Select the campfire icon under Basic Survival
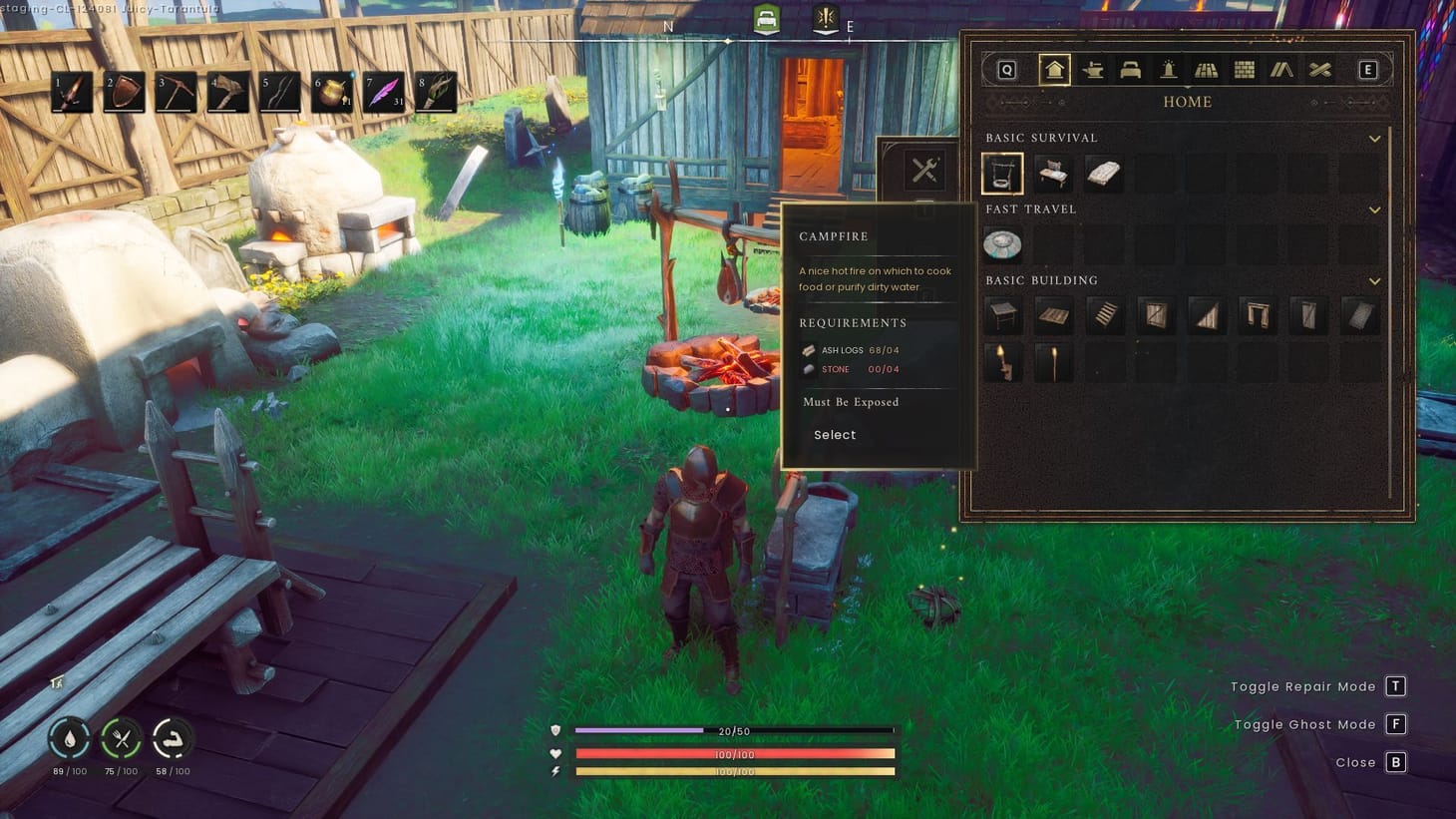The height and width of the screenshot is (819, 1456). tap(1002, 173)
